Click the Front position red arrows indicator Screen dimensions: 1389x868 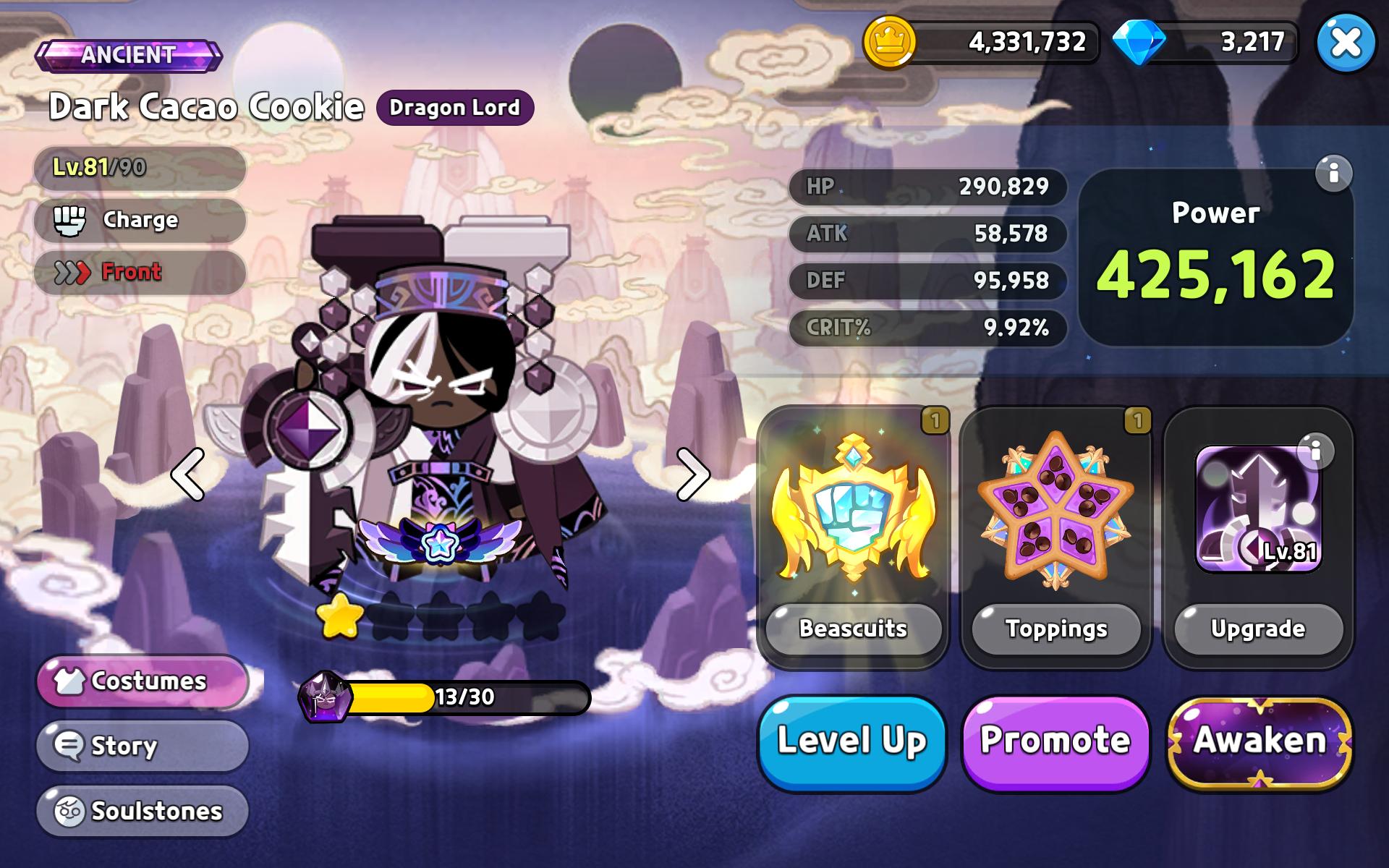pyautogui.click(x=72, y=272)
